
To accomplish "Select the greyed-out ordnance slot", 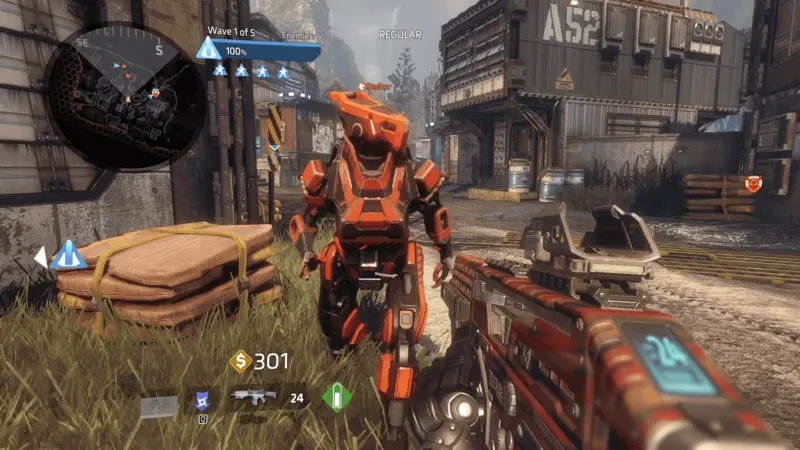I will (158, 405).
